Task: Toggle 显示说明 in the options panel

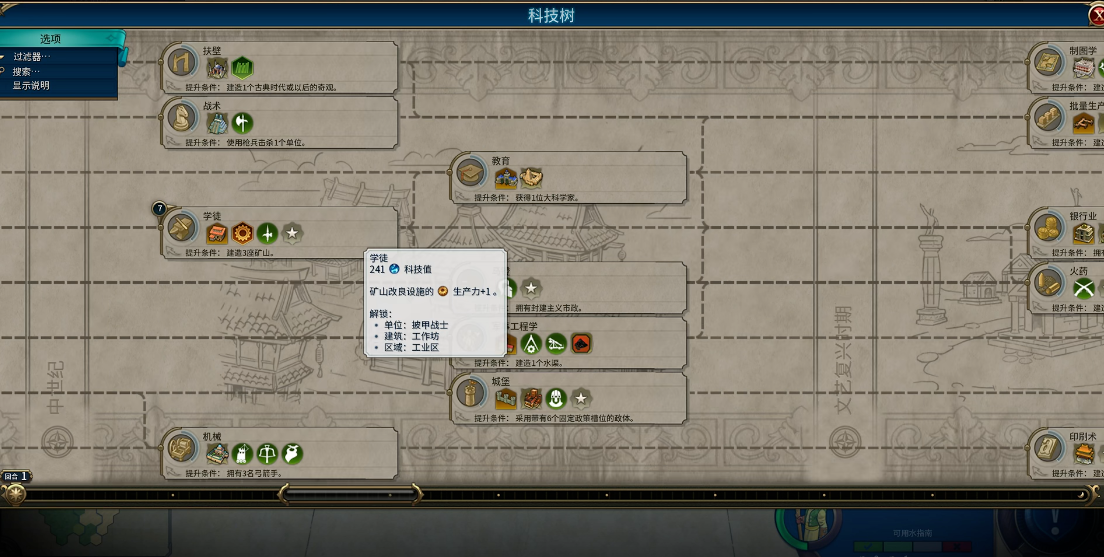Action: coord(31,85)
